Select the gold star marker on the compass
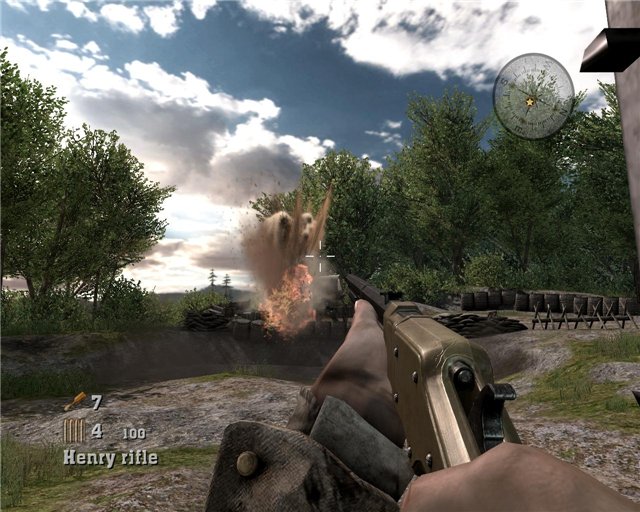This screenshot has height=512, width=640. (529, 101)
